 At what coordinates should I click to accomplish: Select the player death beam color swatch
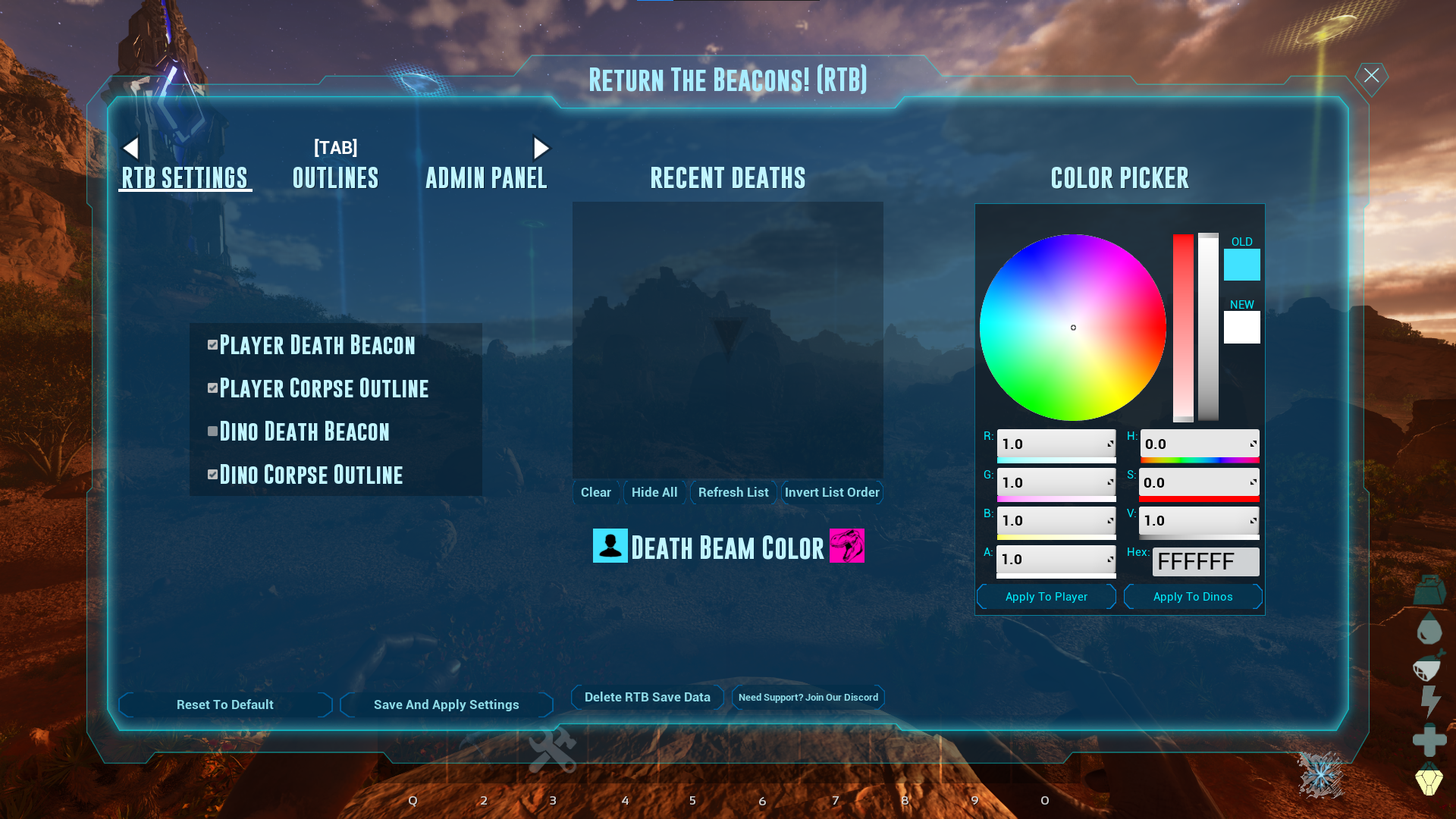coord(610,546)
